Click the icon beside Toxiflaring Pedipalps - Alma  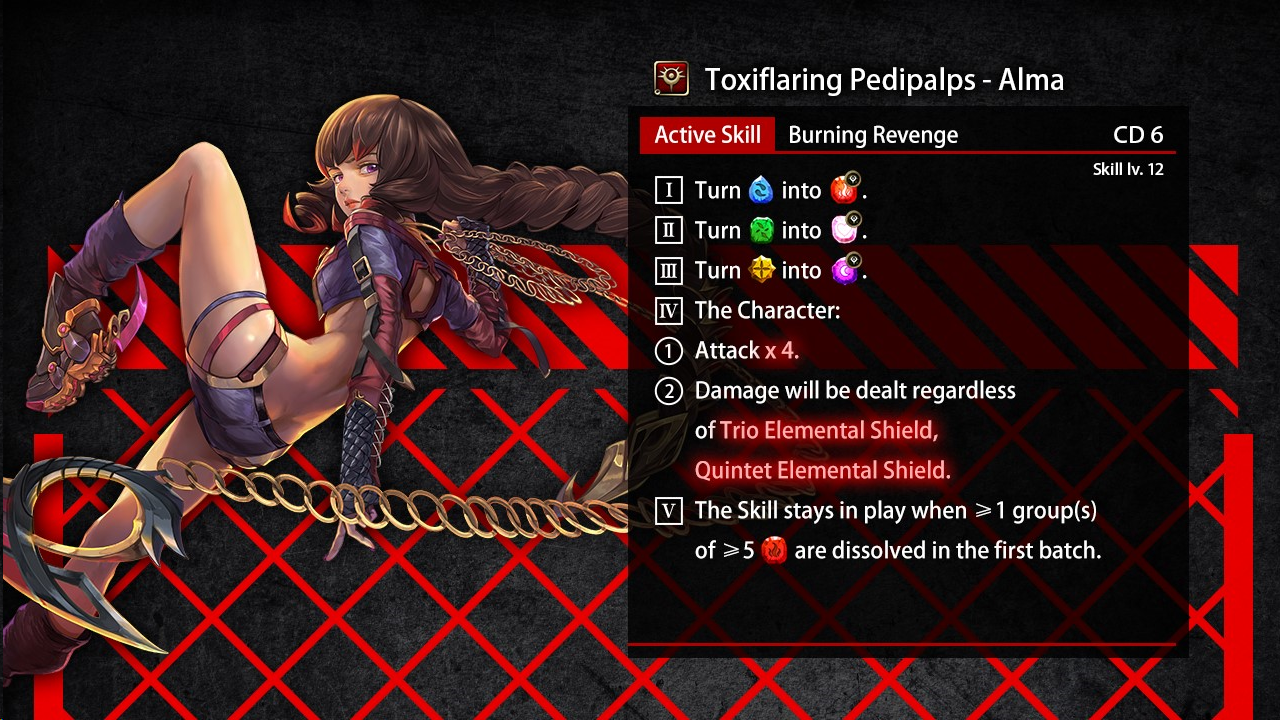[x=671, y=79]
